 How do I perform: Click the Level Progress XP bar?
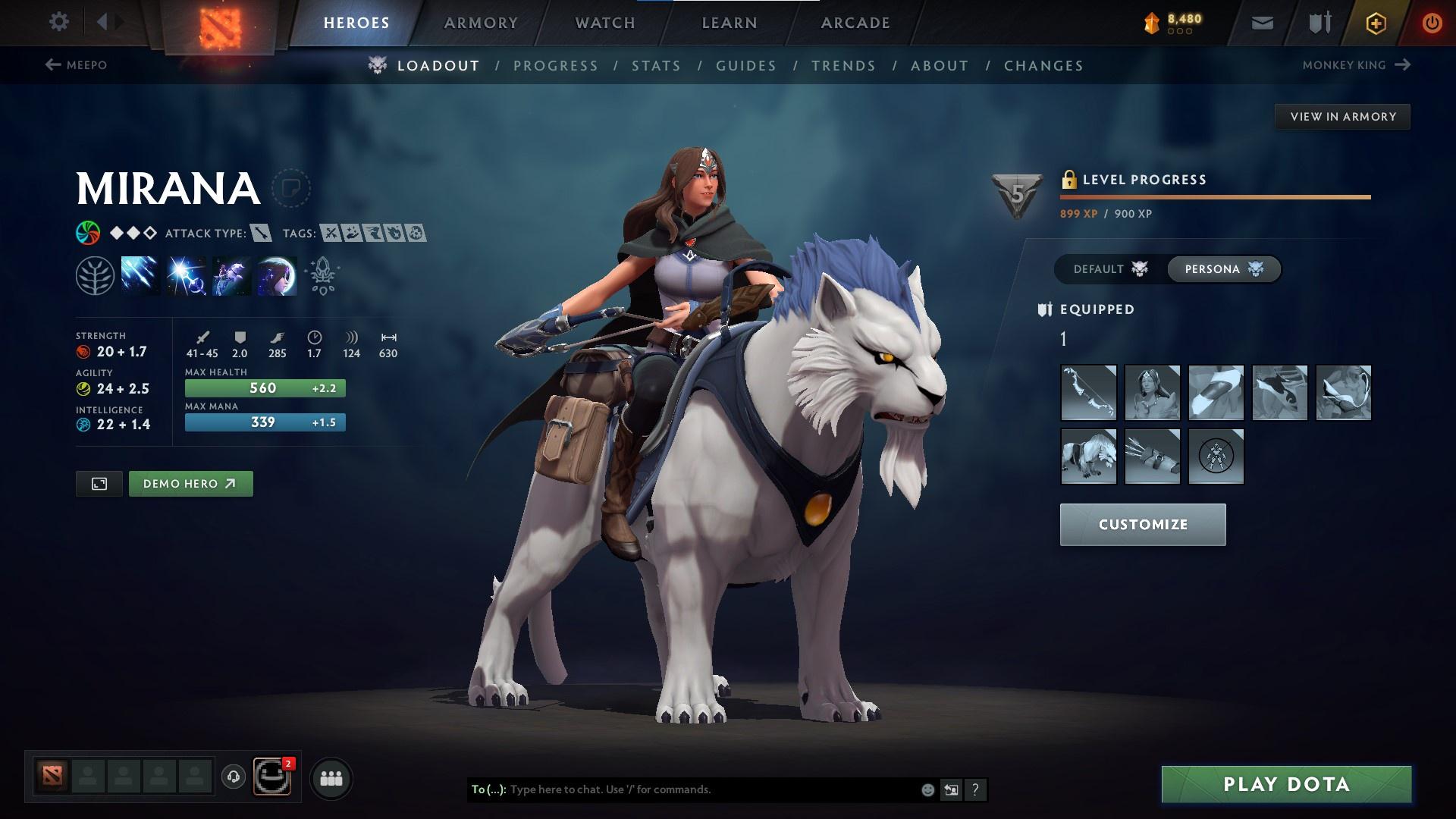[x=1213, y=197]
